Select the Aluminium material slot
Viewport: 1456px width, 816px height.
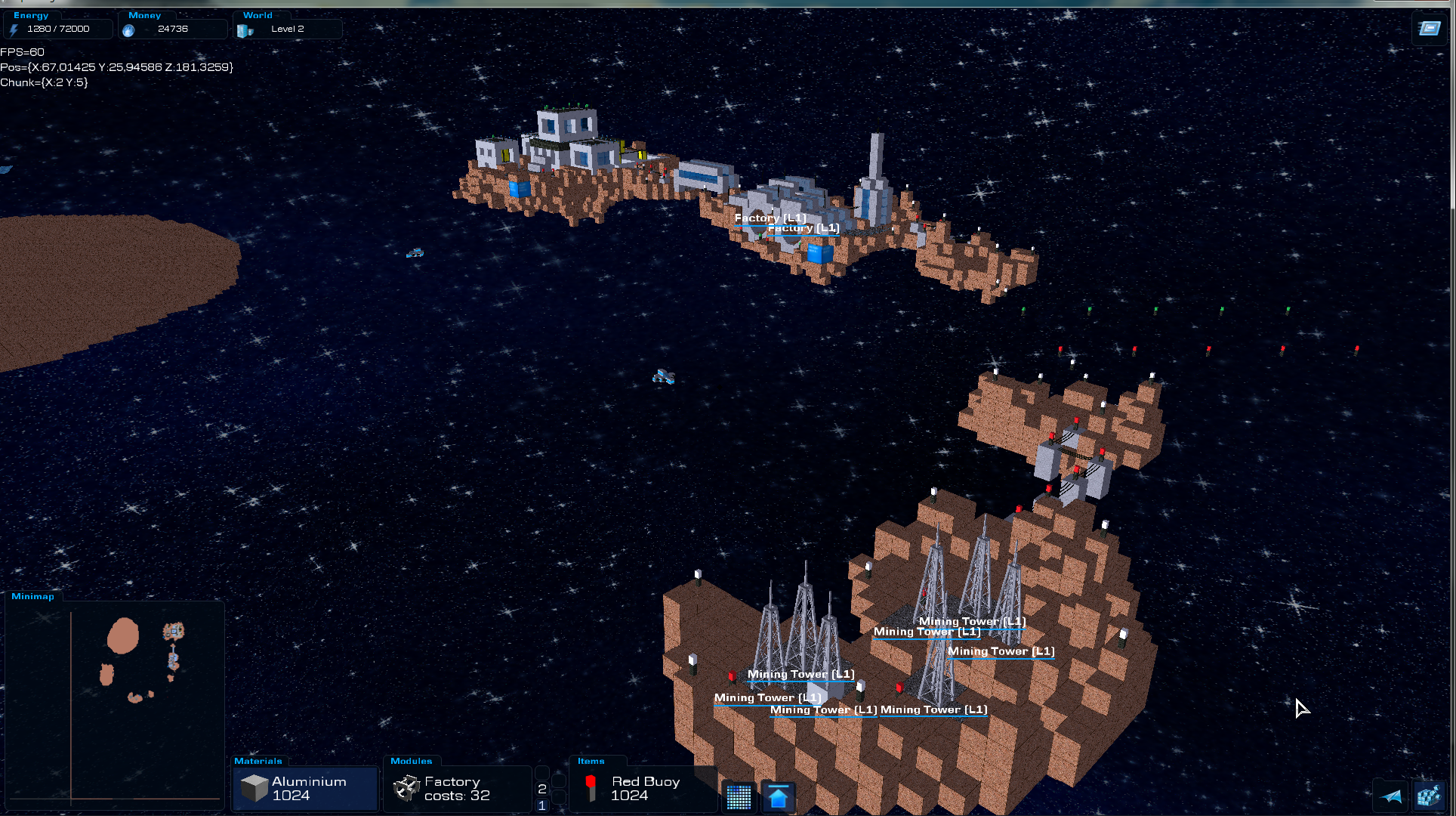305,789
